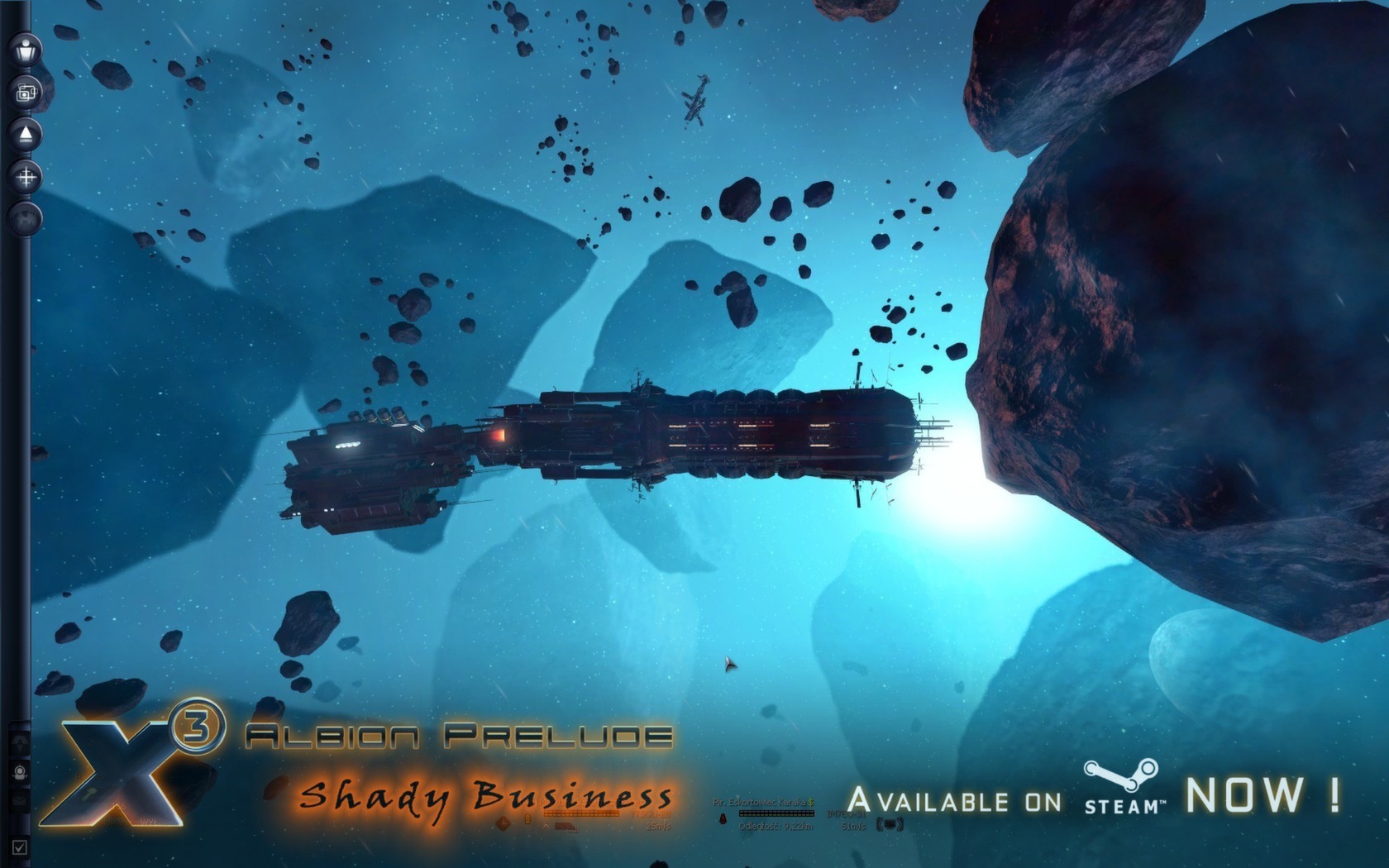Click the clock icon in the HUD
This screenshot has width=1389, height=868.
coord(503,823)
